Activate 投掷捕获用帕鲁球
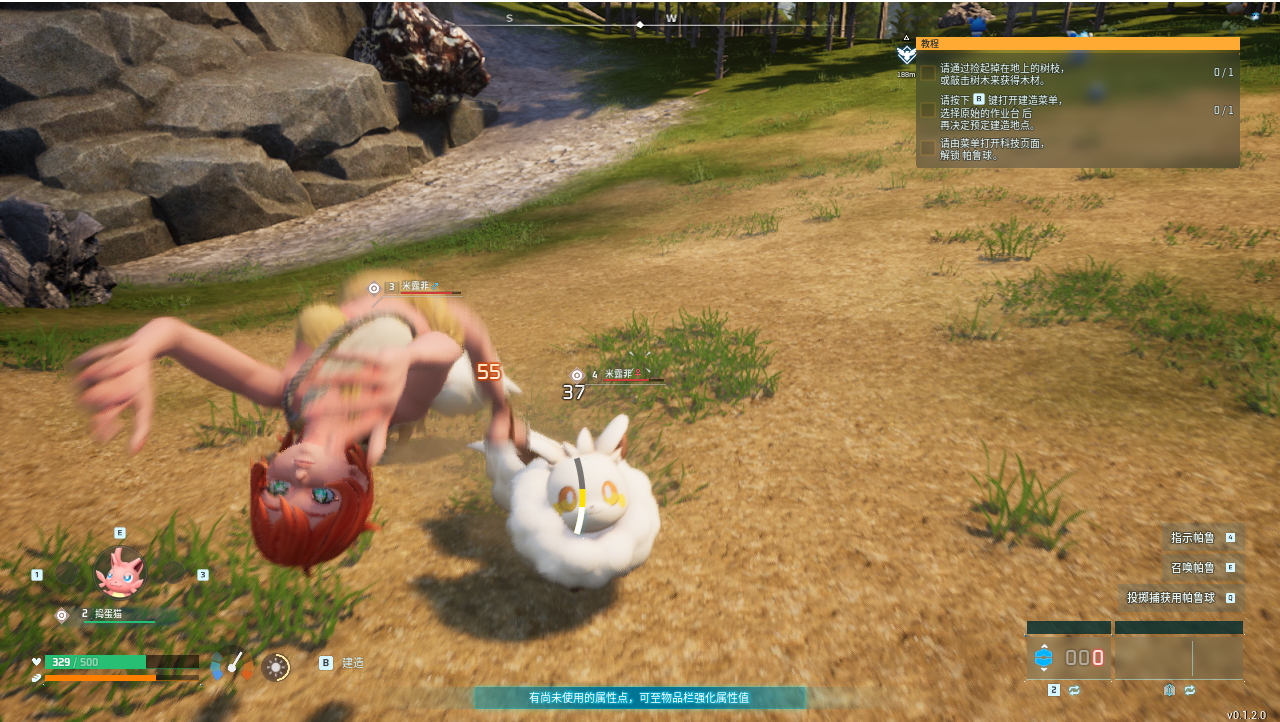This screenshot has height=722, width=1280. (x=1180, y=598)
